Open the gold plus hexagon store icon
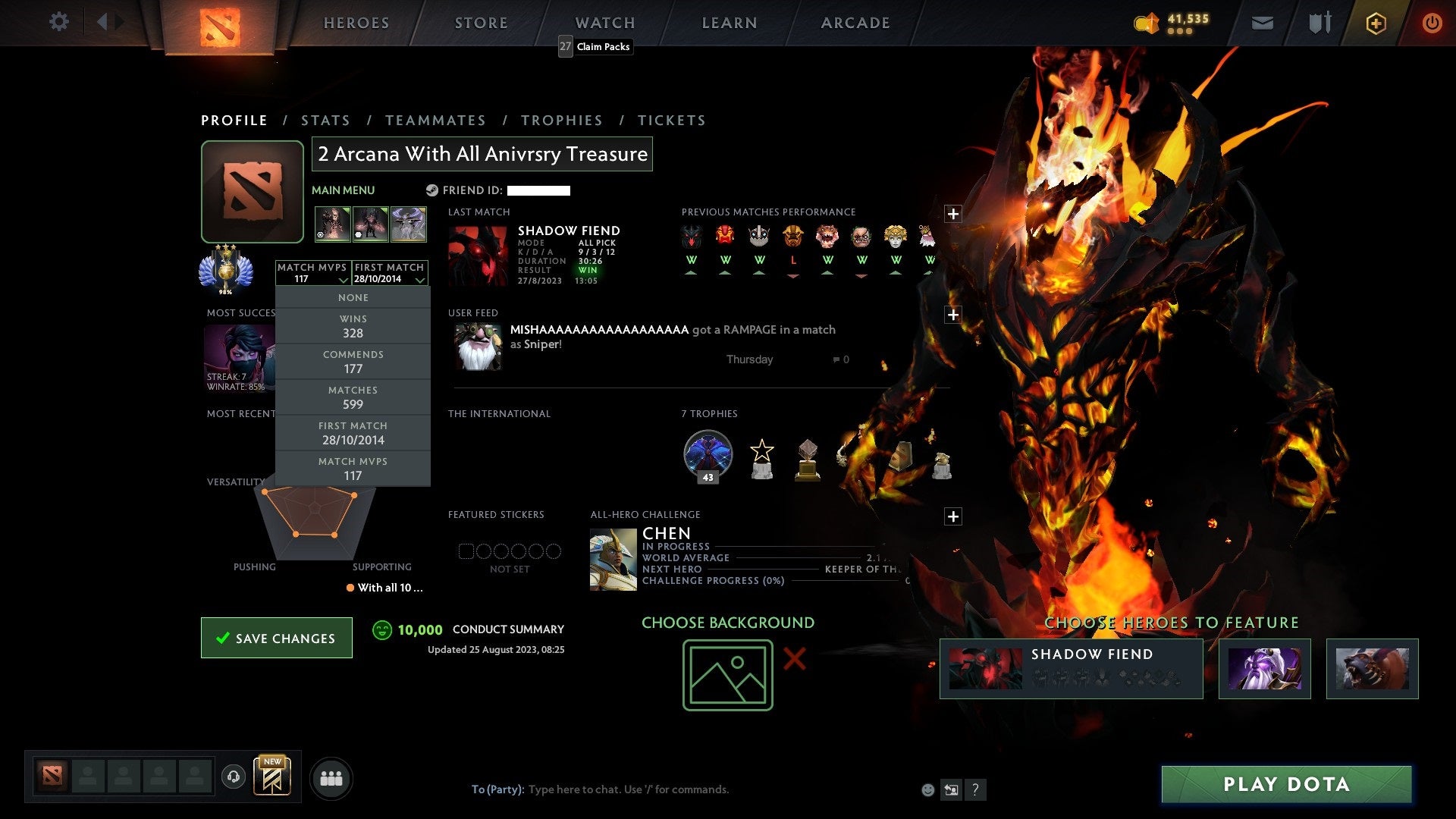Screen dimensions: 1456x819 1376,23
